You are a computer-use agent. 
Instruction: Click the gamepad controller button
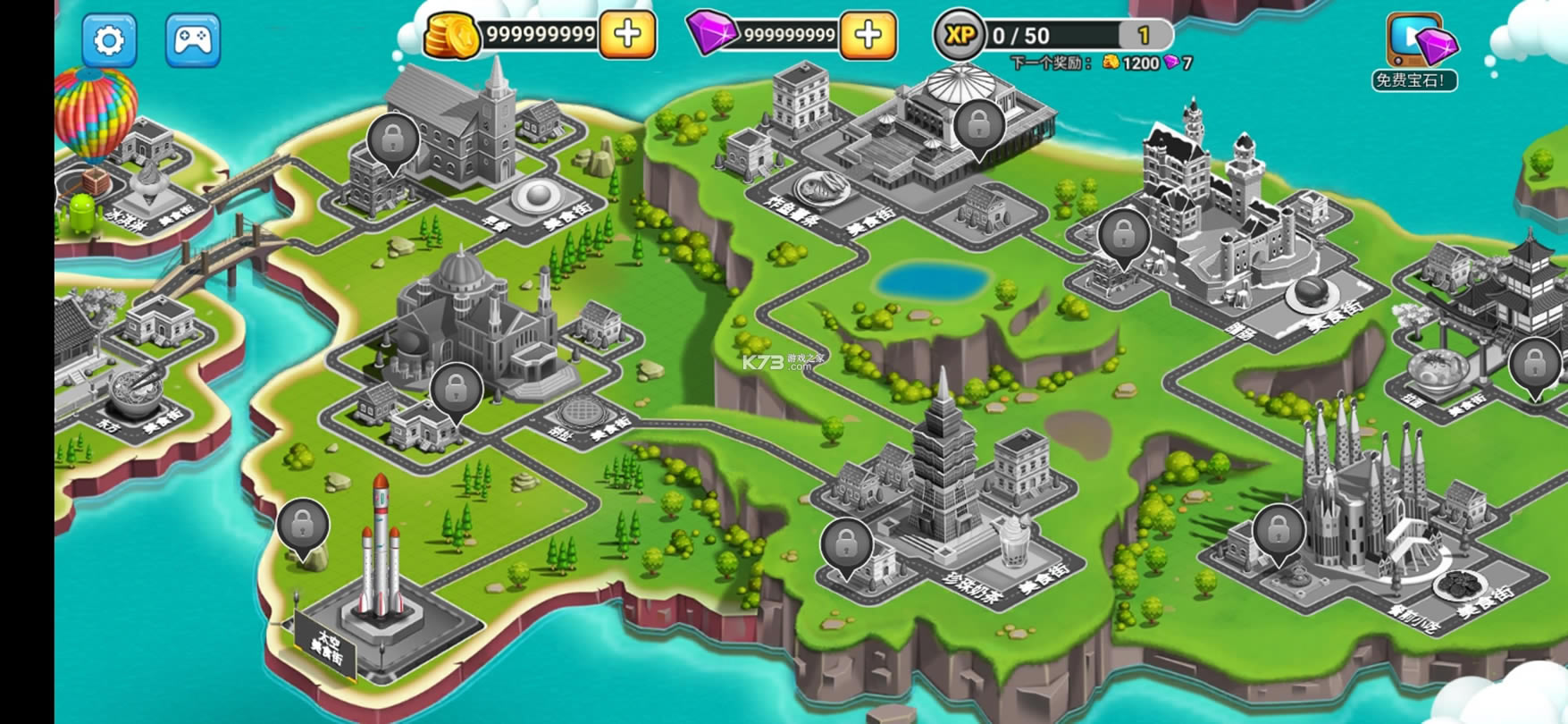[x=192, y=40]
